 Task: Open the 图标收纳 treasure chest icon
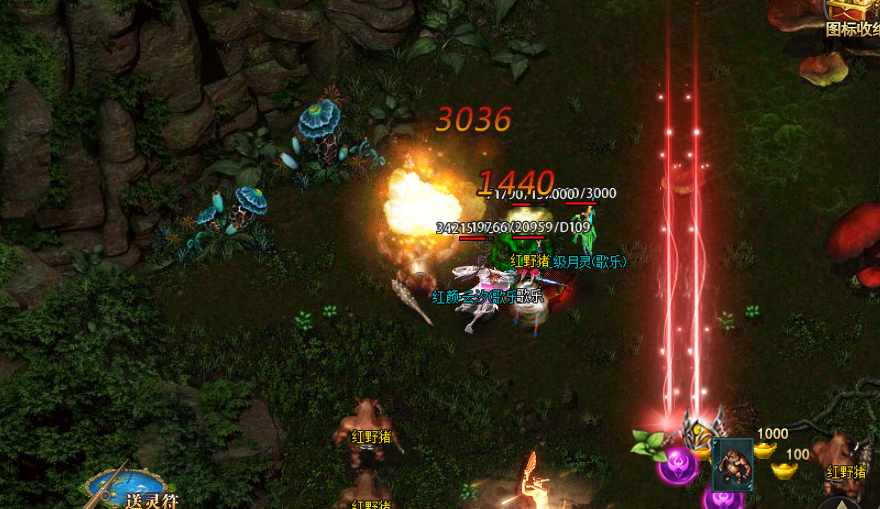click(x=856, y=12)
